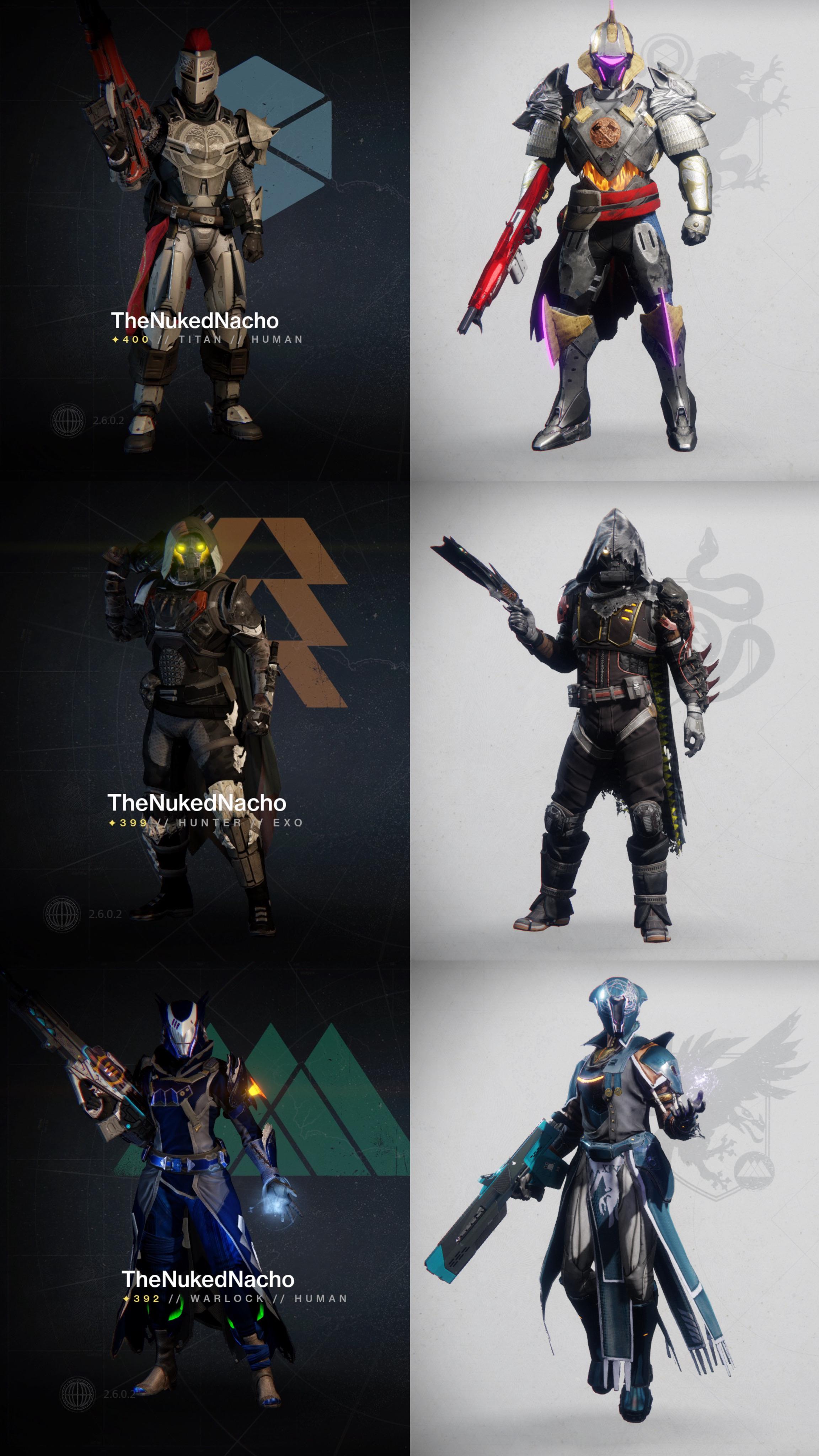The height and width of the screenshot is (1456, 819).
Task: Toggle the yellow star beside Light level 400
Action: click(115, 340)
